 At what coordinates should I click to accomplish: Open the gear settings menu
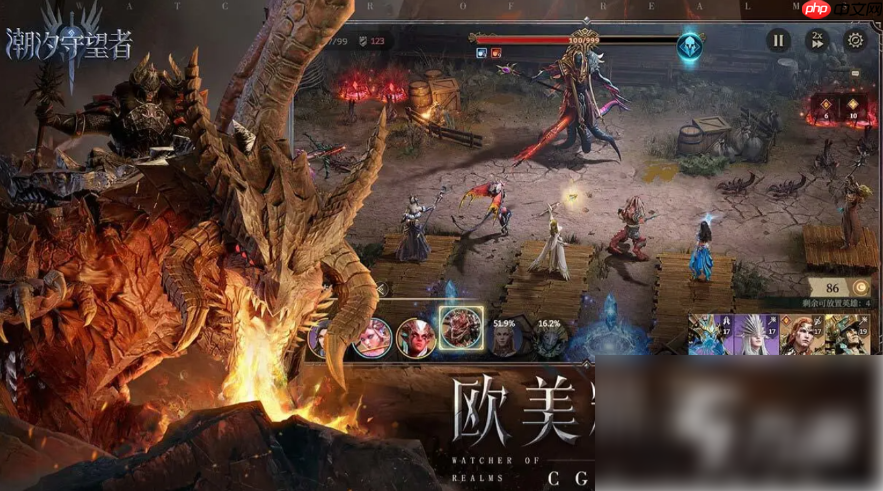pyautogui.click(x=855, y=40)
